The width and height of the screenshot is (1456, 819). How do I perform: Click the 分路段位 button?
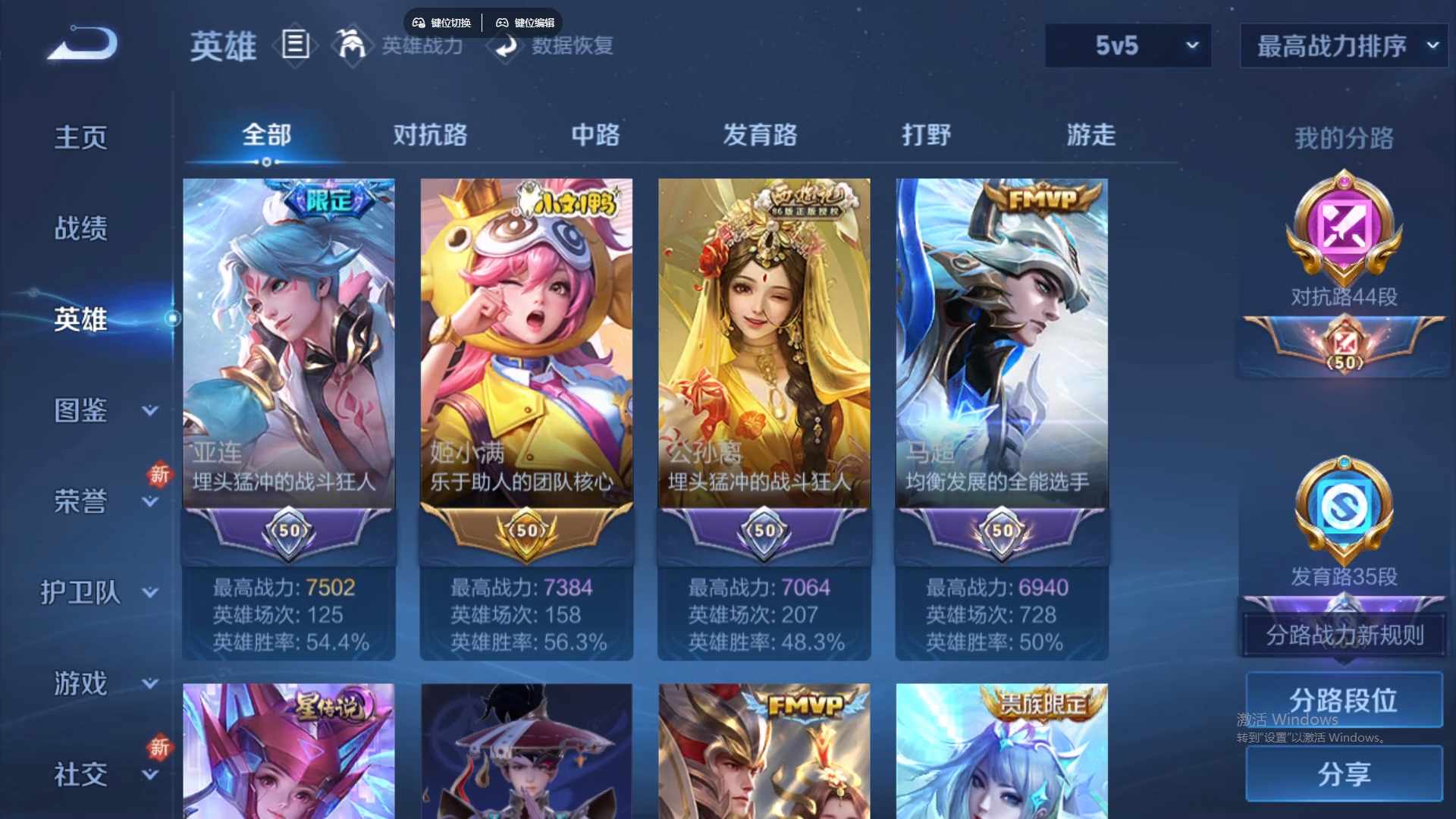[1343, 699]
